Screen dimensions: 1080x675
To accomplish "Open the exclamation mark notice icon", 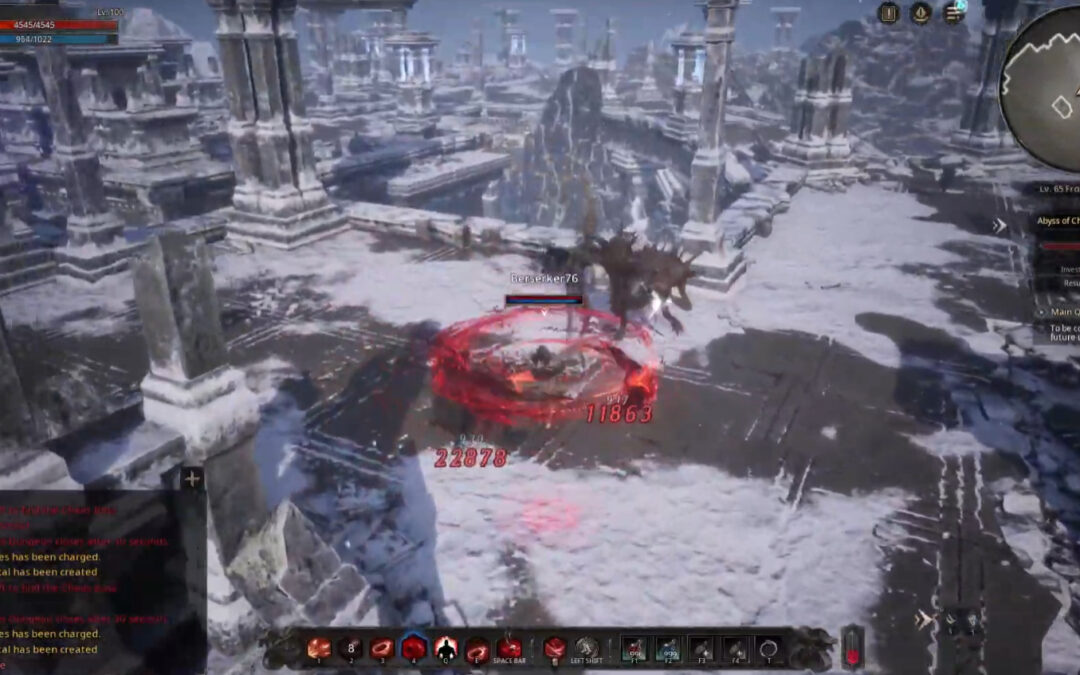I will click(888, 13).
